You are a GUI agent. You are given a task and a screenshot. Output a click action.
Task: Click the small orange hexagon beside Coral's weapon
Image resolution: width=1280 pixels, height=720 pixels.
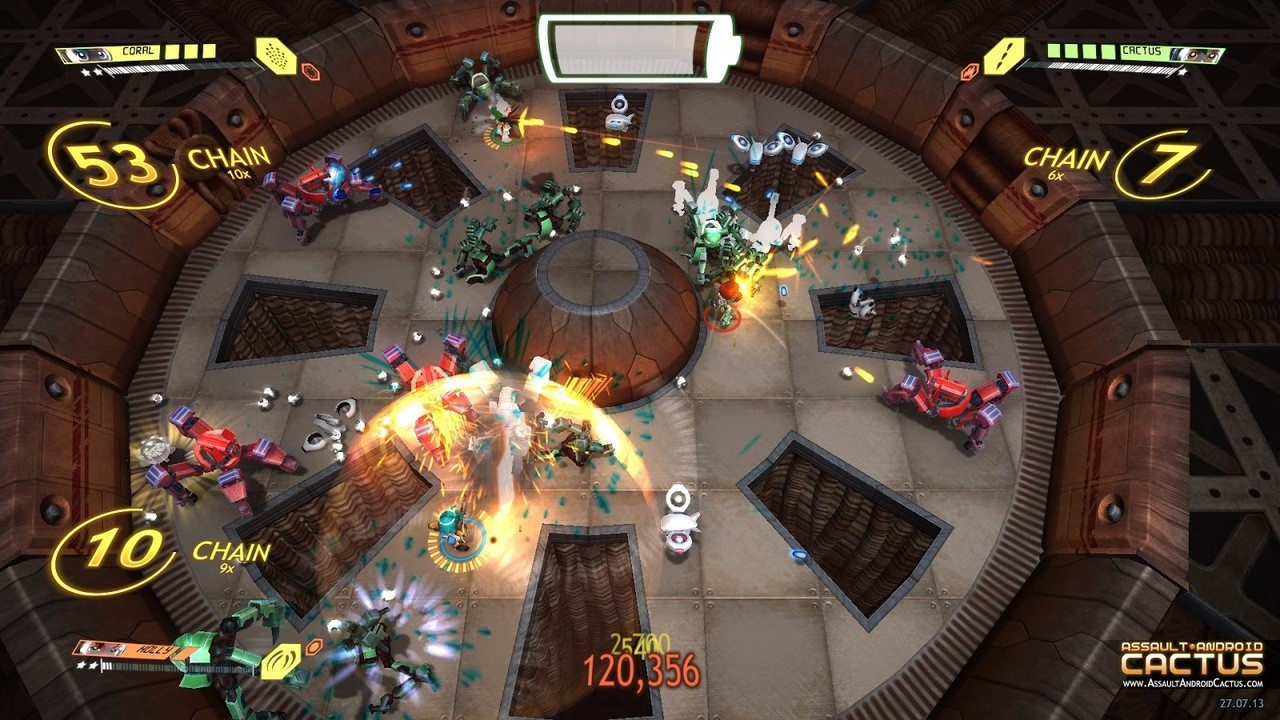point(312,72)
